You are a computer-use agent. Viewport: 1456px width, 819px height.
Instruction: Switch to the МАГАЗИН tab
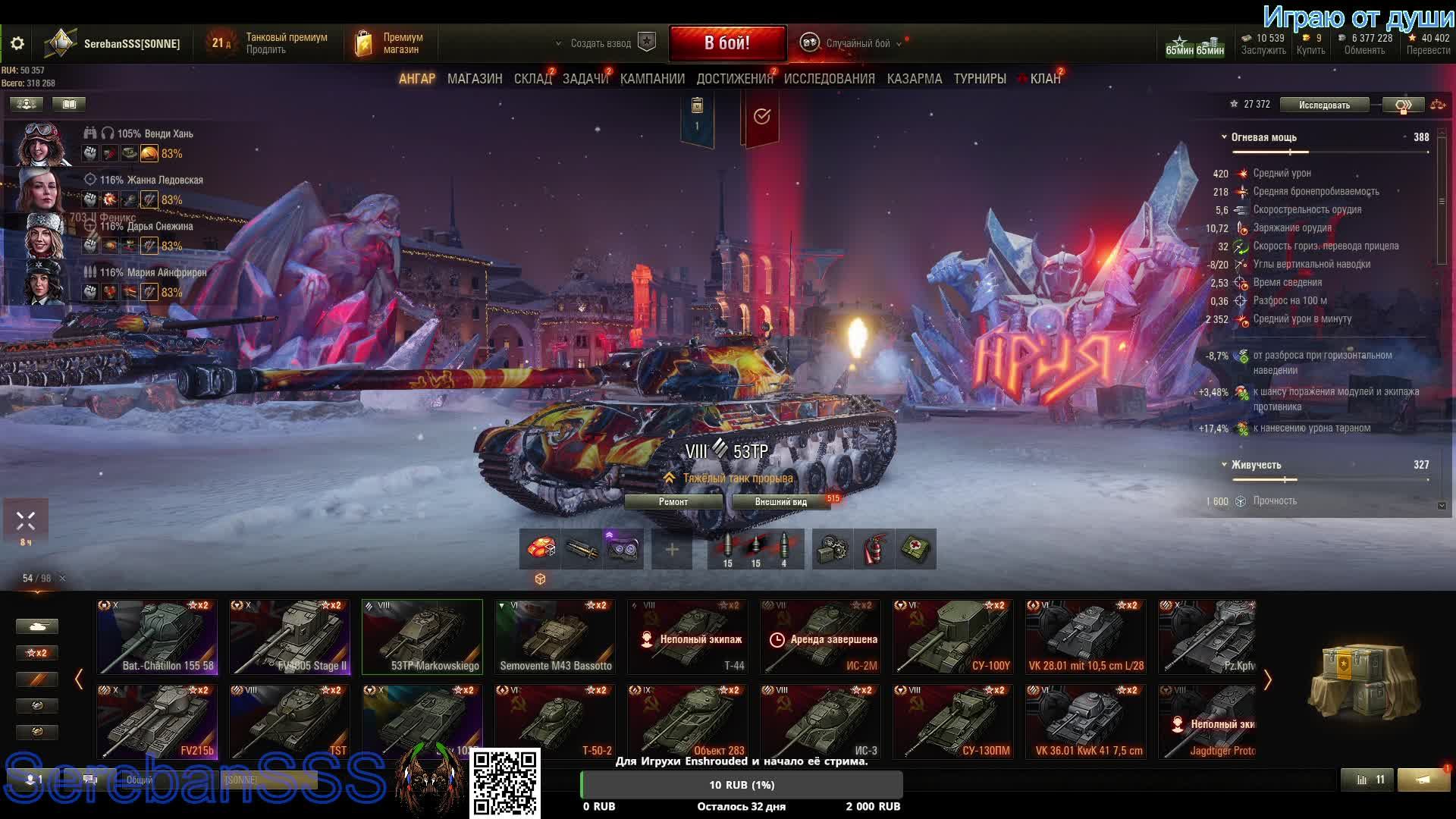pyautogui.click(x=475, y=79)
